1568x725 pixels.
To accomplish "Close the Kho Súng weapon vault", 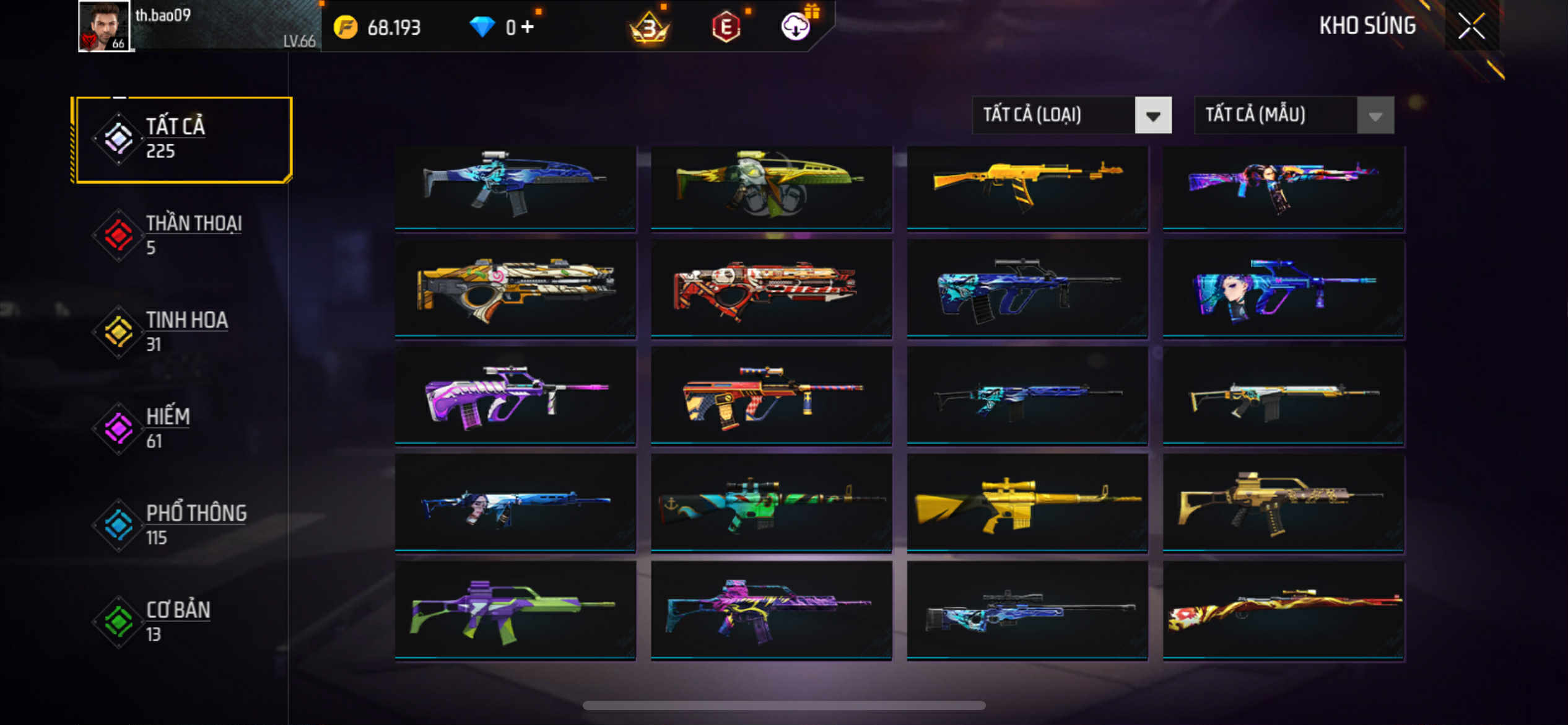I will point(1471,26).
